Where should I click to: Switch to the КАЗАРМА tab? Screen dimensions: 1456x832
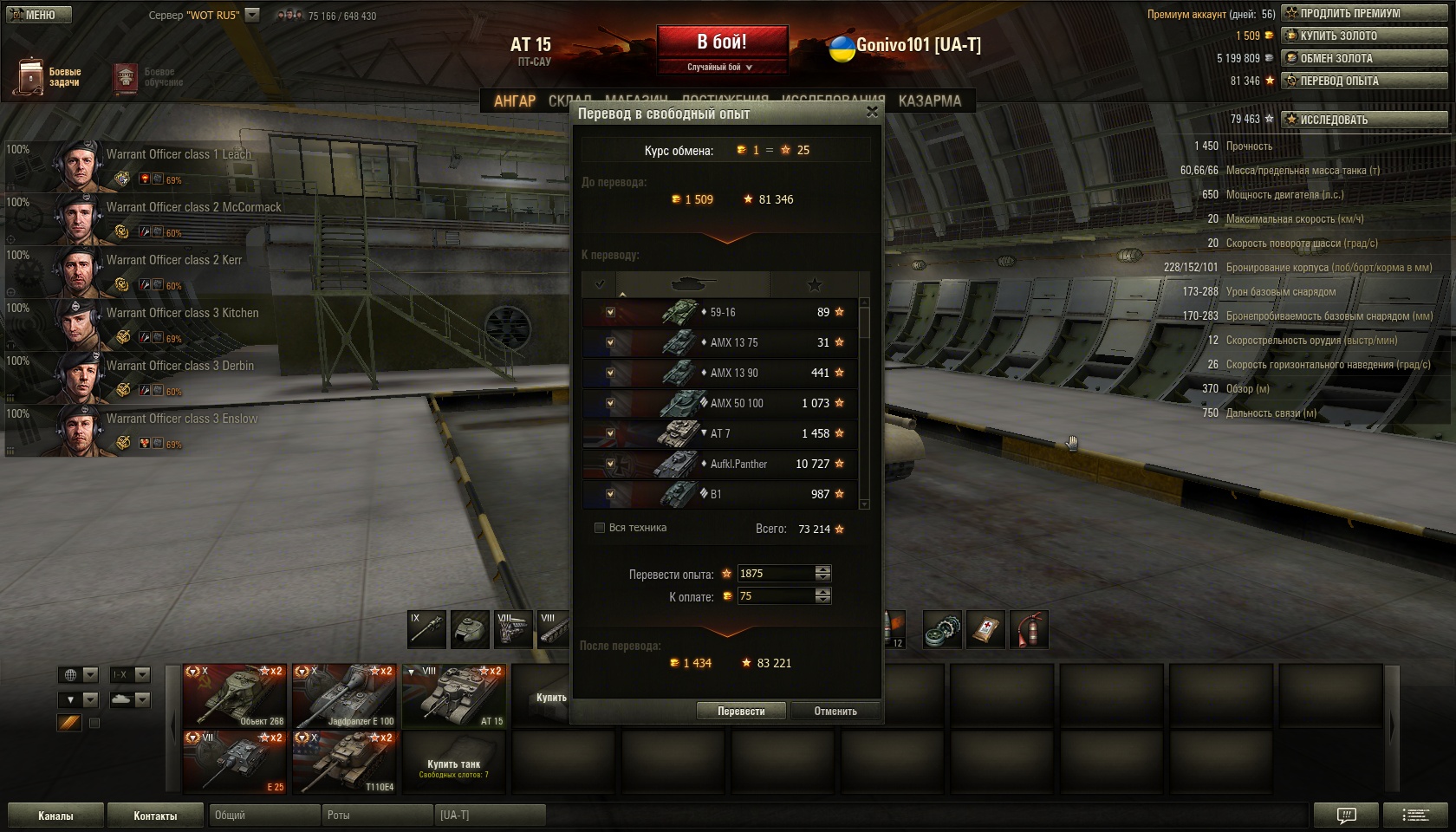pyautogui.click(x=929, y=101)
